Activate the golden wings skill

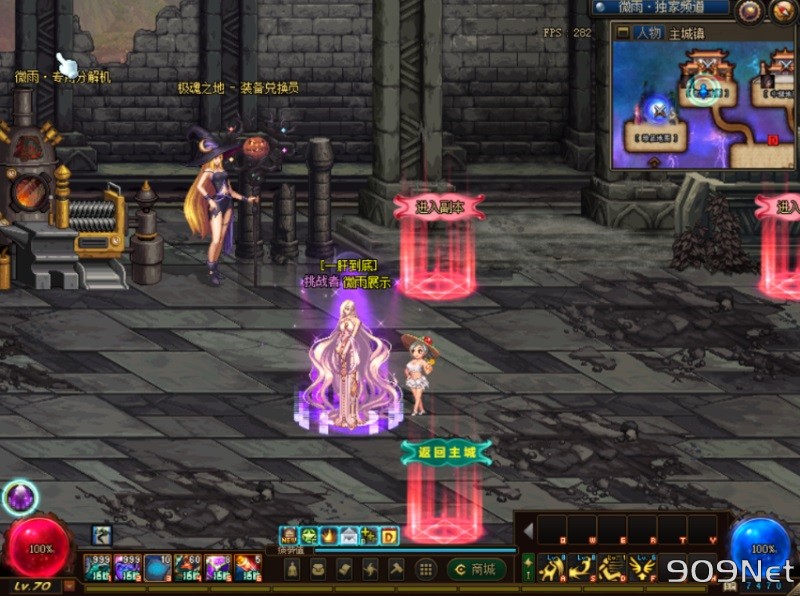tap(640, 568)
